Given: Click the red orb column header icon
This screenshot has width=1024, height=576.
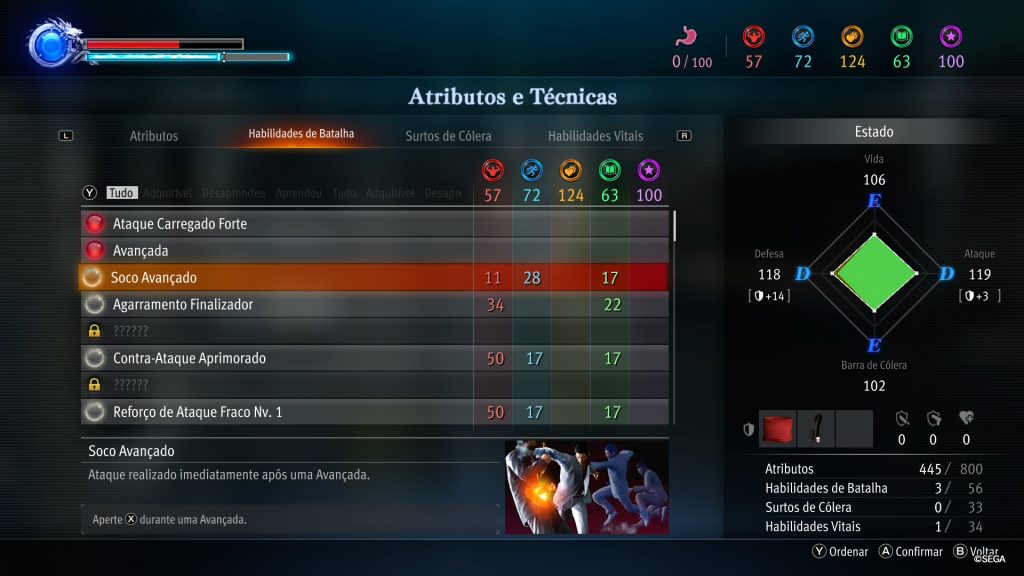Looking at the screenshot, I should 492,171.
